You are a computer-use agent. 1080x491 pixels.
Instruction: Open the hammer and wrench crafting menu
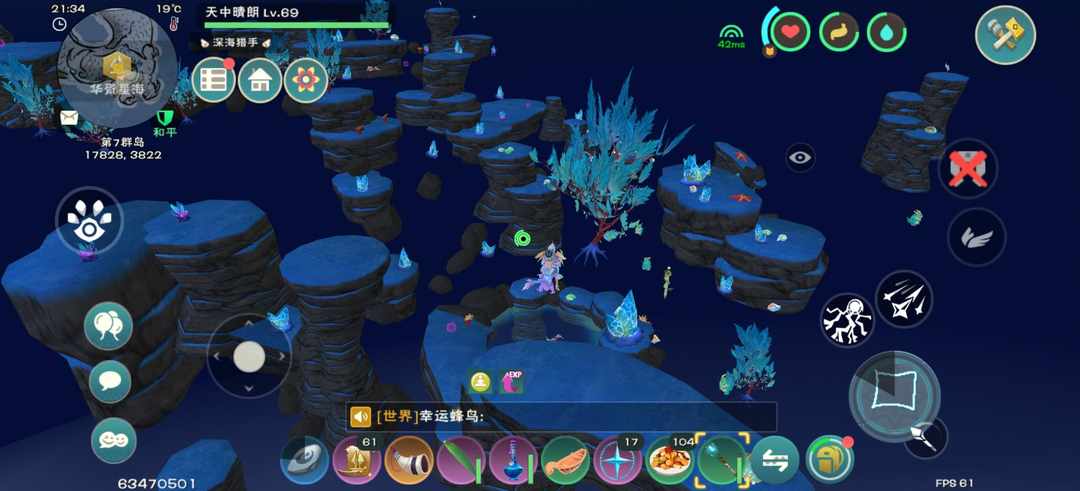click(x=1004, y=35)
